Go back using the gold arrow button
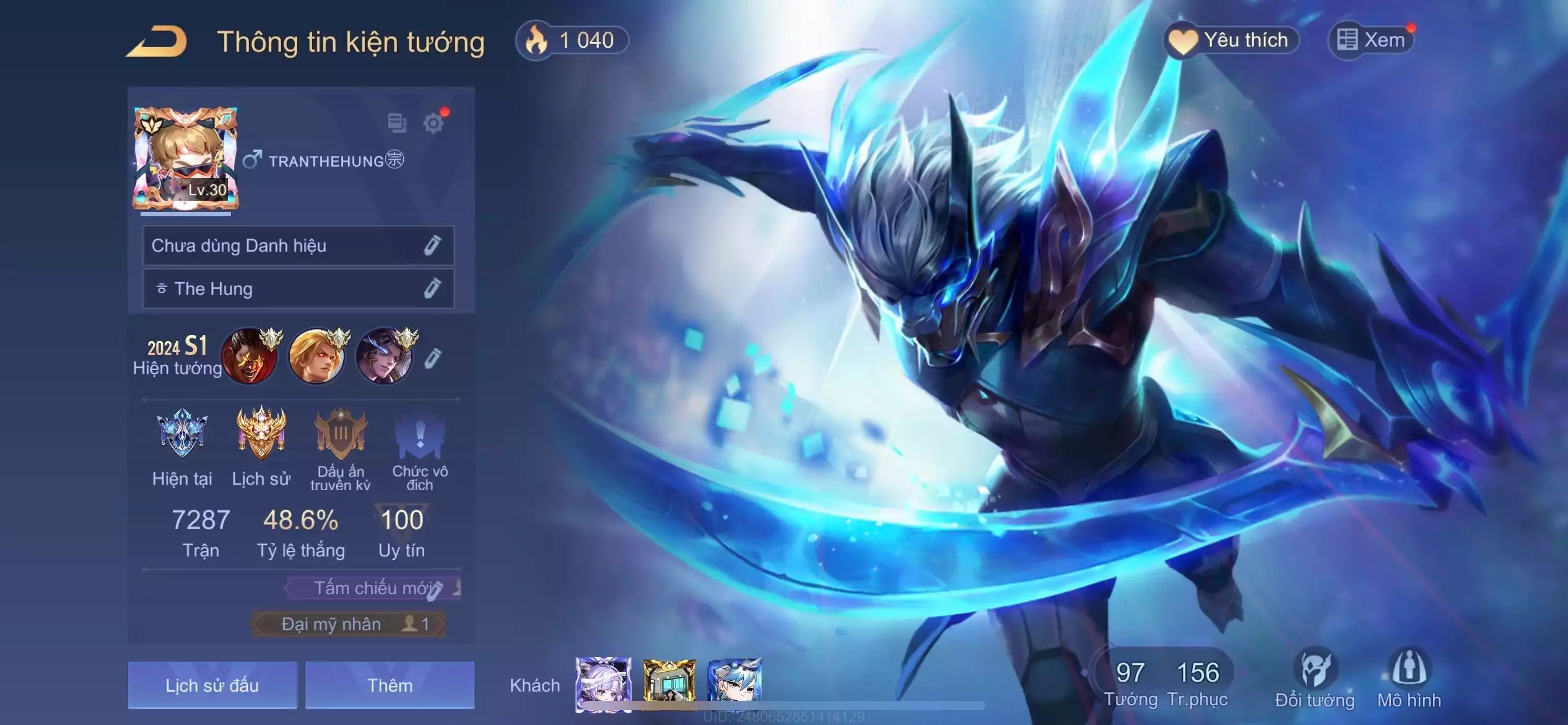Image resolution: width=1568 pixels, height=725 pixels. (x=158, y=42)
